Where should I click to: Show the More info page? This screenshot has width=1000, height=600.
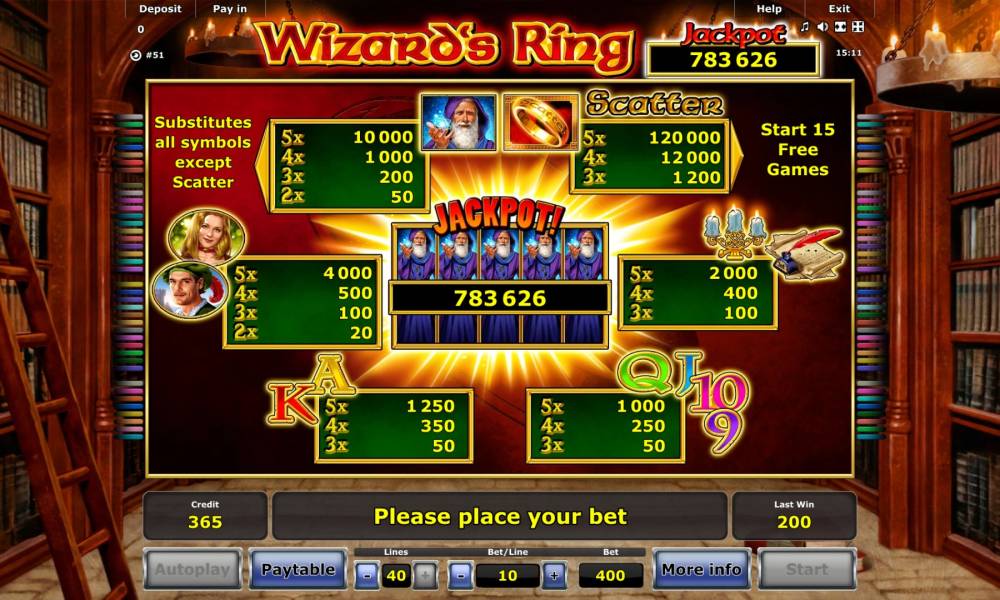(701, 570)
